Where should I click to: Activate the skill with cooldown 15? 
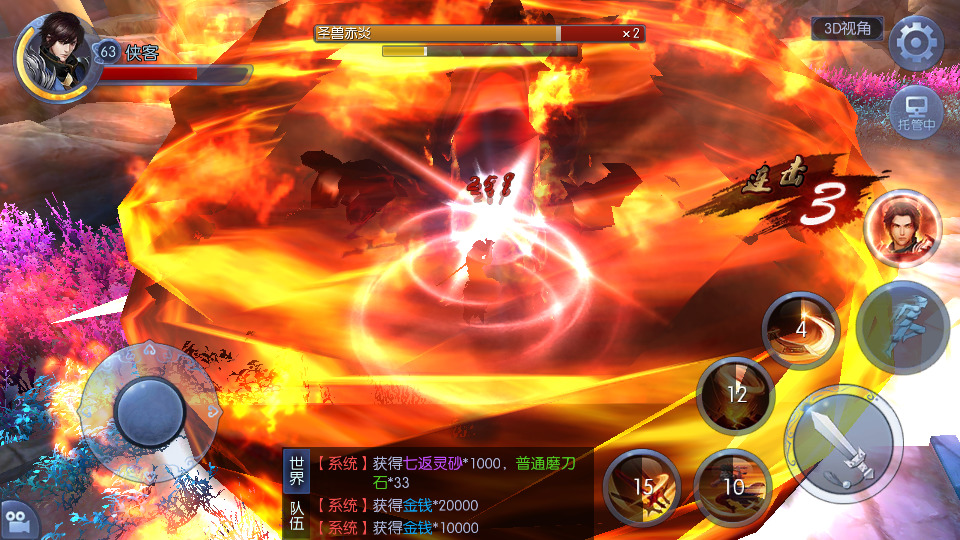coord(642,488)
